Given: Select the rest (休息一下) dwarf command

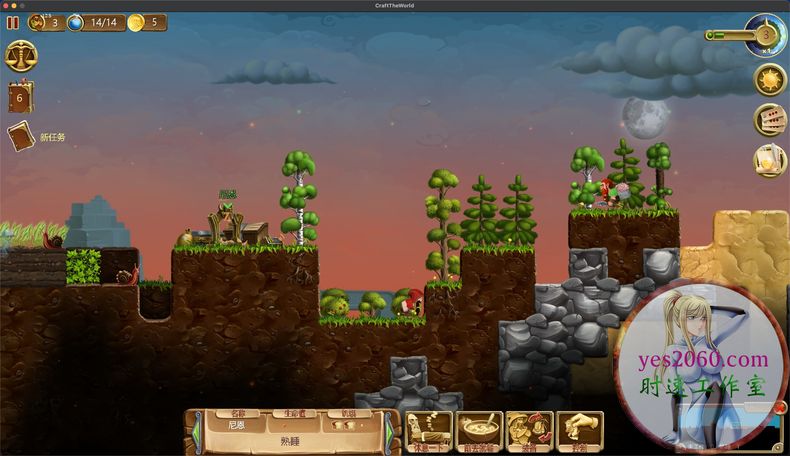Looking at the screenshot, I should (428, 430).
